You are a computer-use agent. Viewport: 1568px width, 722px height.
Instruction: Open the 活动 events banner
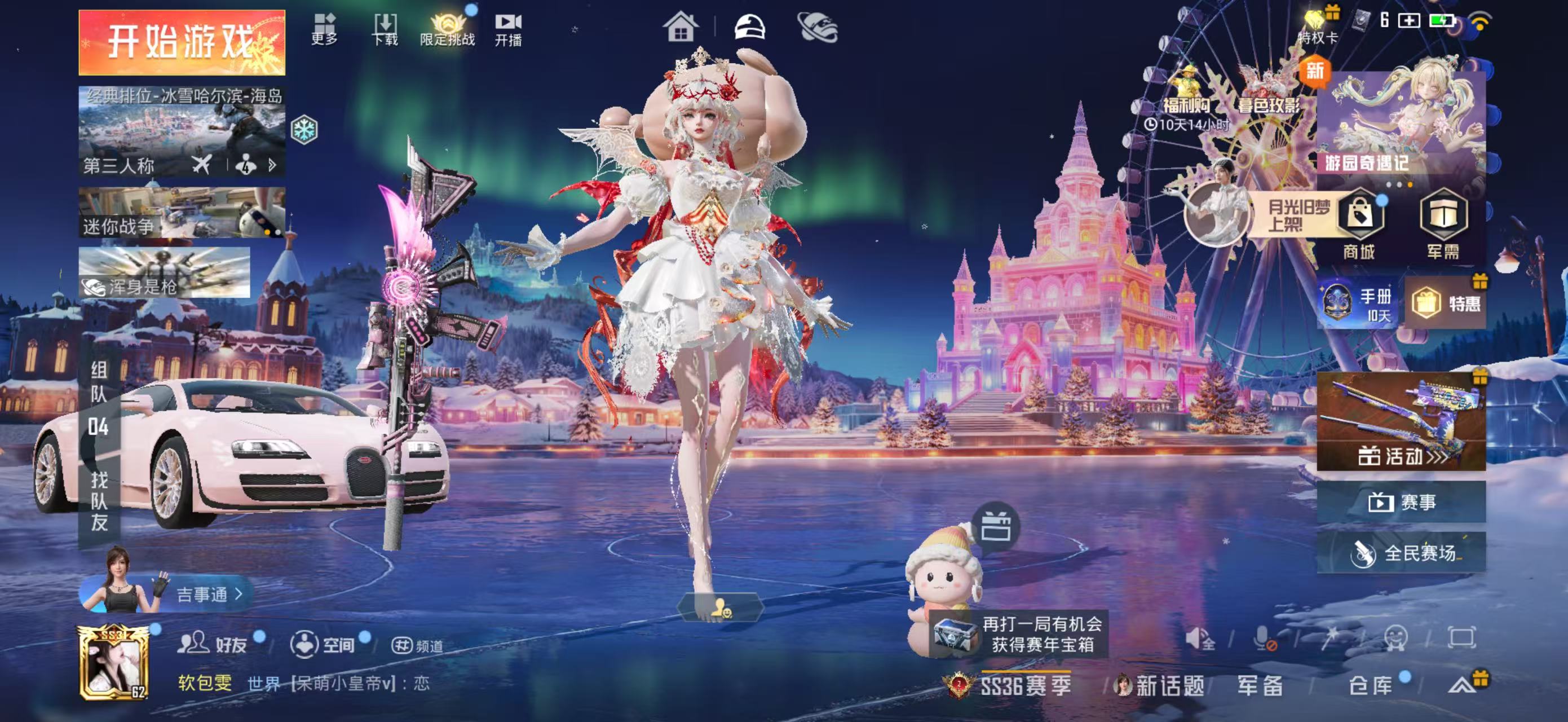[1401, 422]
